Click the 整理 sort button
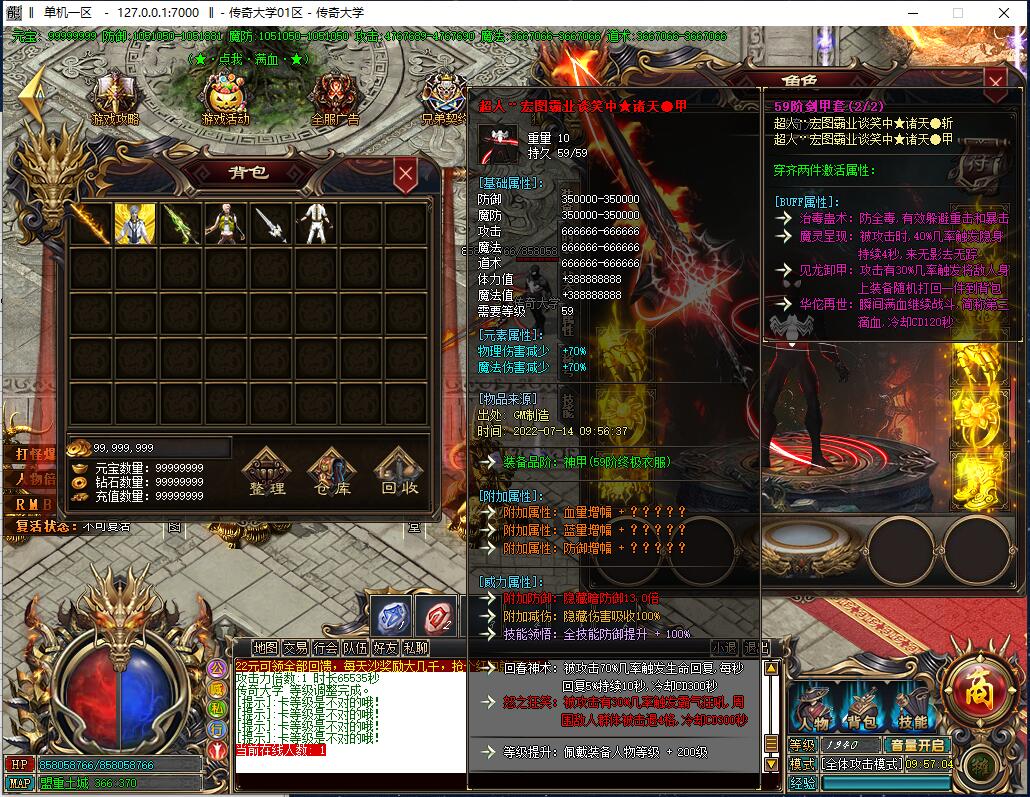Viewport: 1030px width, 797px height. (x=267, y=472)
